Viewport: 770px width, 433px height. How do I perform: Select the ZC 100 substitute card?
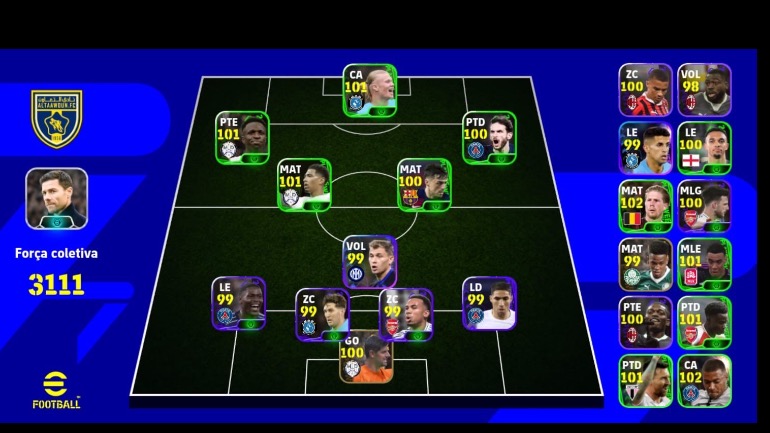coord(645,90)
